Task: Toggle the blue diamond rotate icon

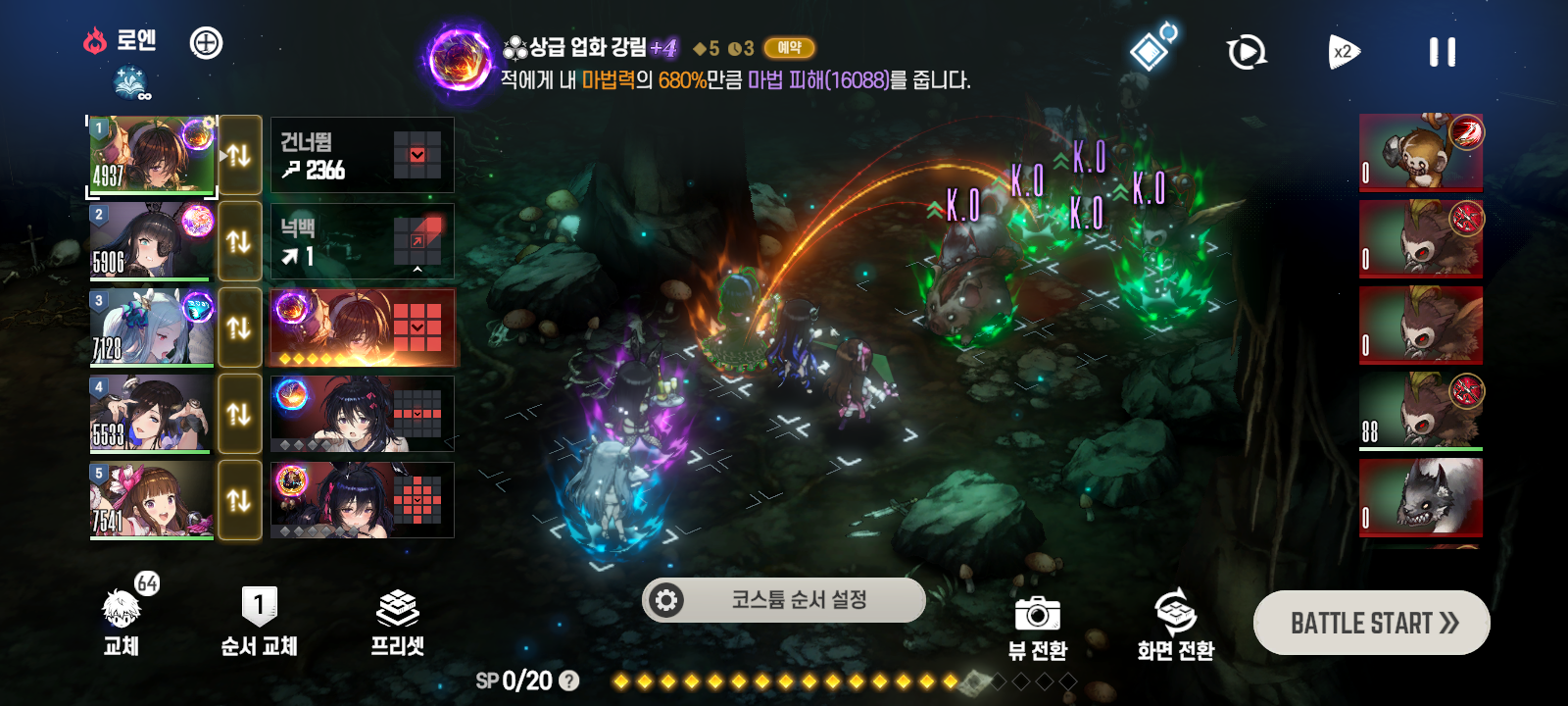Action: (1151, 49)
